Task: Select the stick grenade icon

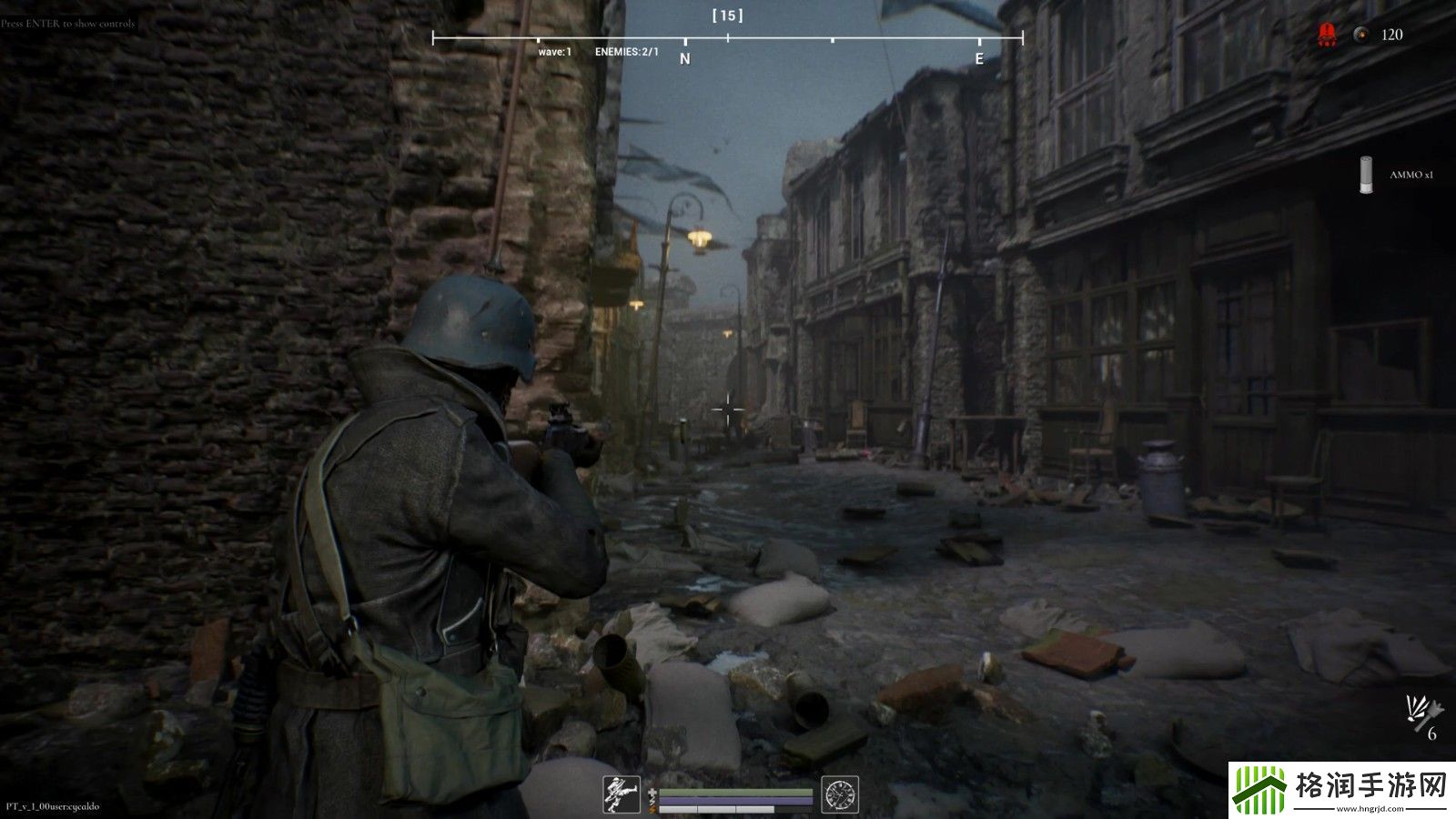Action: (1421, 713)
